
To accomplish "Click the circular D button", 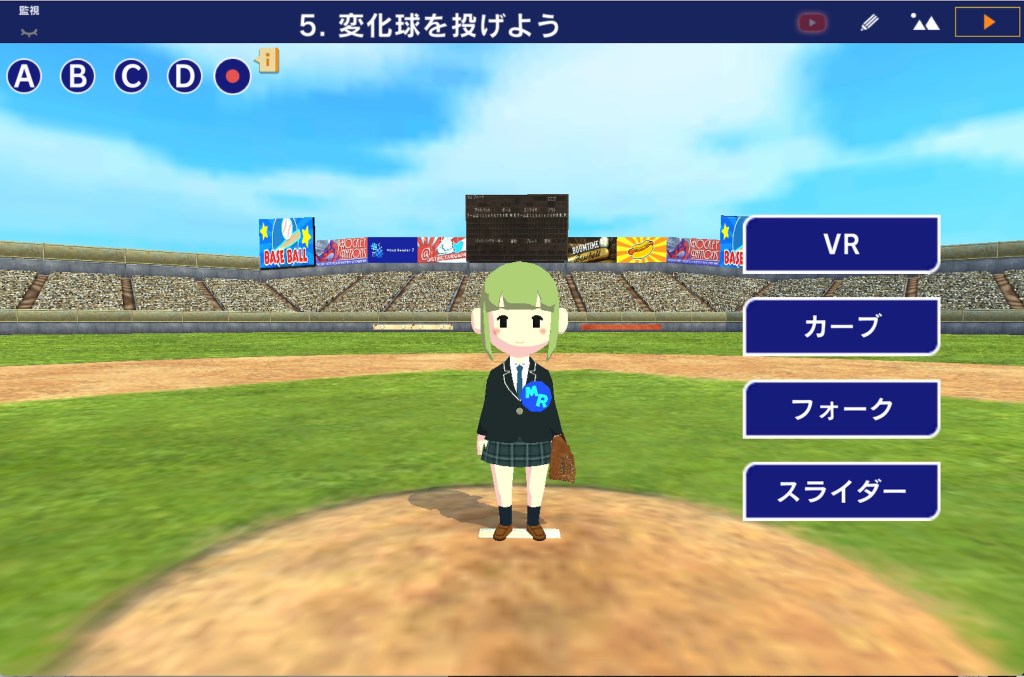I will tap(184, 76).
